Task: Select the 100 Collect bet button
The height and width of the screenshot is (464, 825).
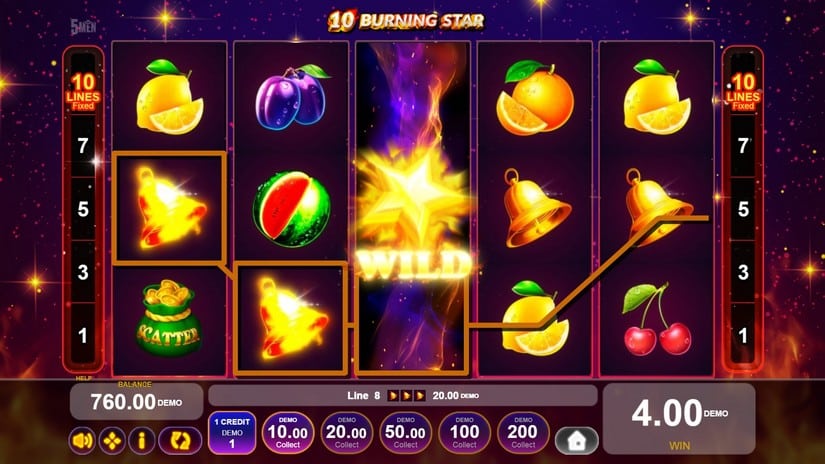Action: (x=465, y=433)
